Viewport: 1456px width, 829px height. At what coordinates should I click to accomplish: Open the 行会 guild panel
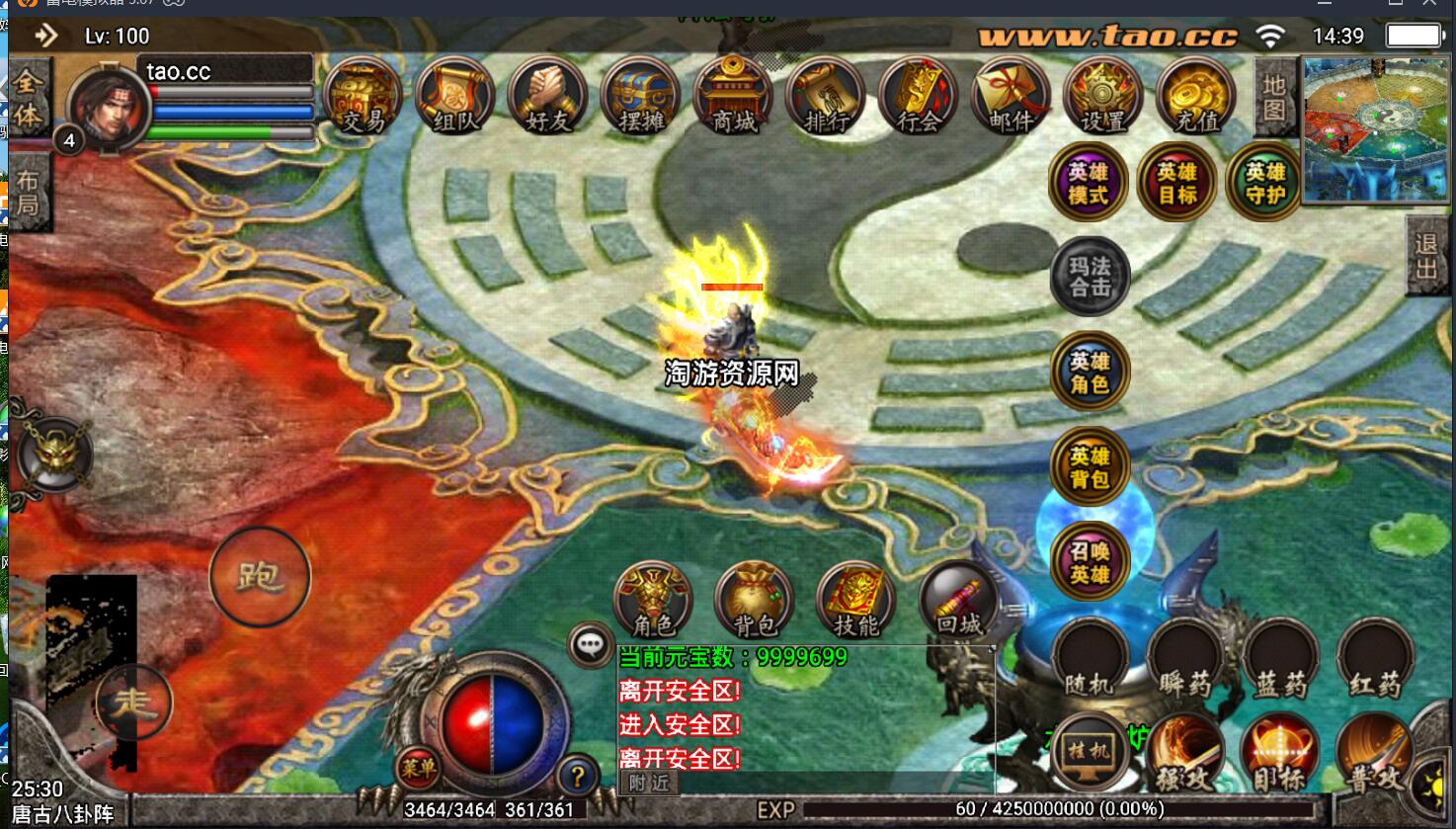click(x=919, y=97)
